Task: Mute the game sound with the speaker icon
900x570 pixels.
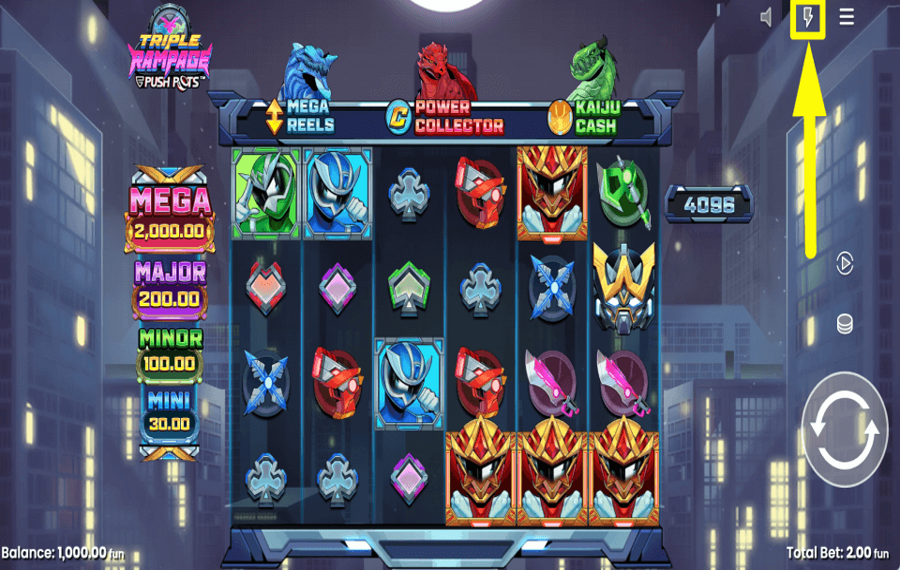Action: pyautogui.click(x=767, y=18)
